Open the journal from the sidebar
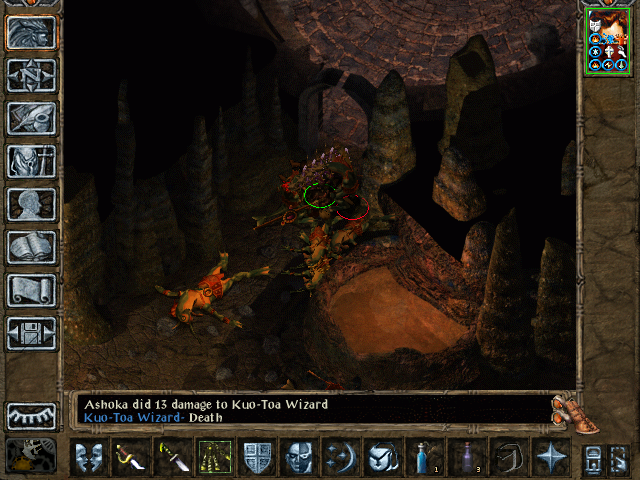Image resolution: width=640 pixels, height=480 pixels. click(x=32, y=118)
